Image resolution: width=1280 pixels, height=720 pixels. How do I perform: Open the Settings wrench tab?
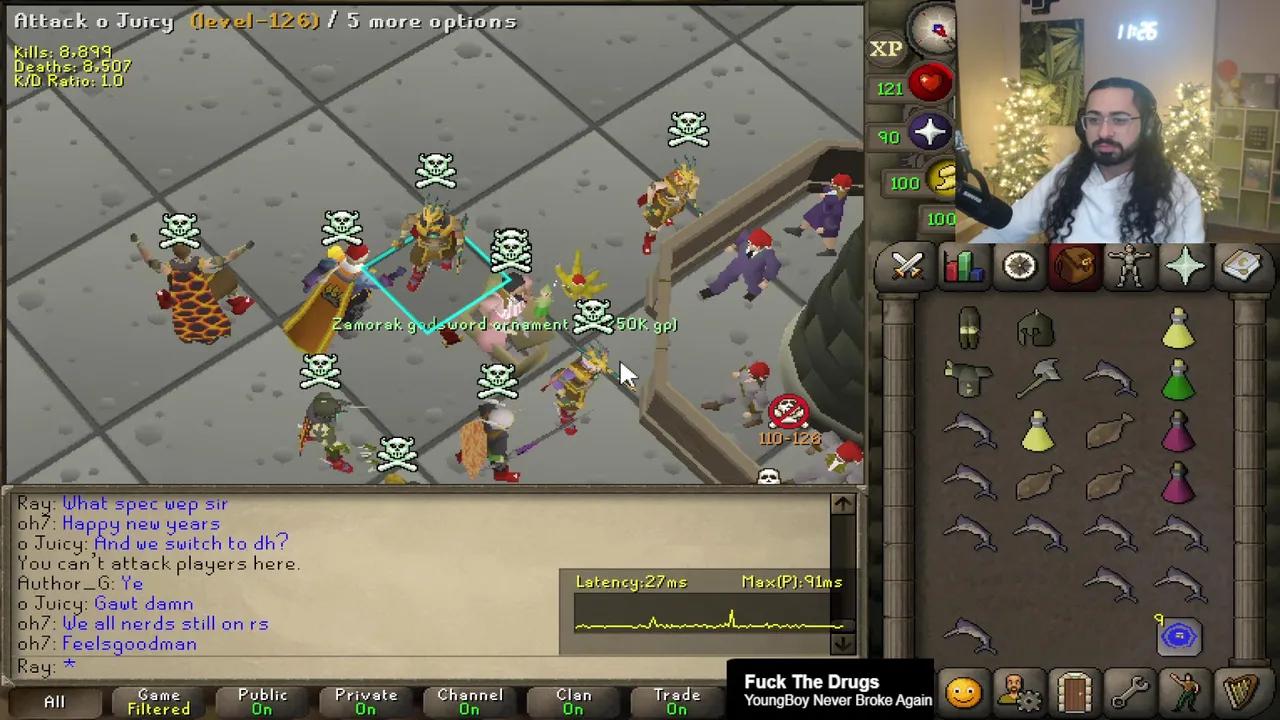pos(1130,690)
